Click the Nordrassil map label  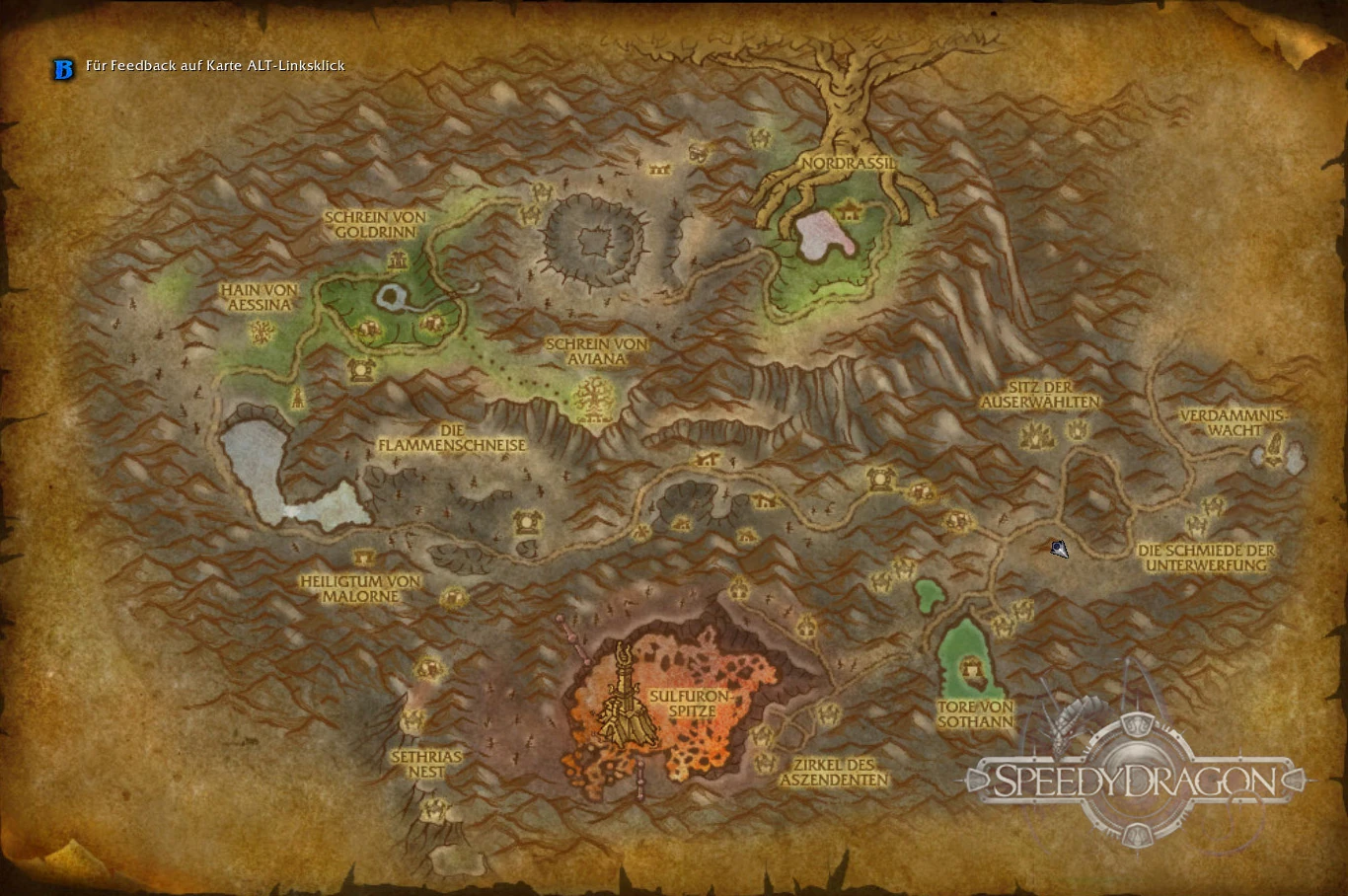pyautogui.click(x=849, y=163)
